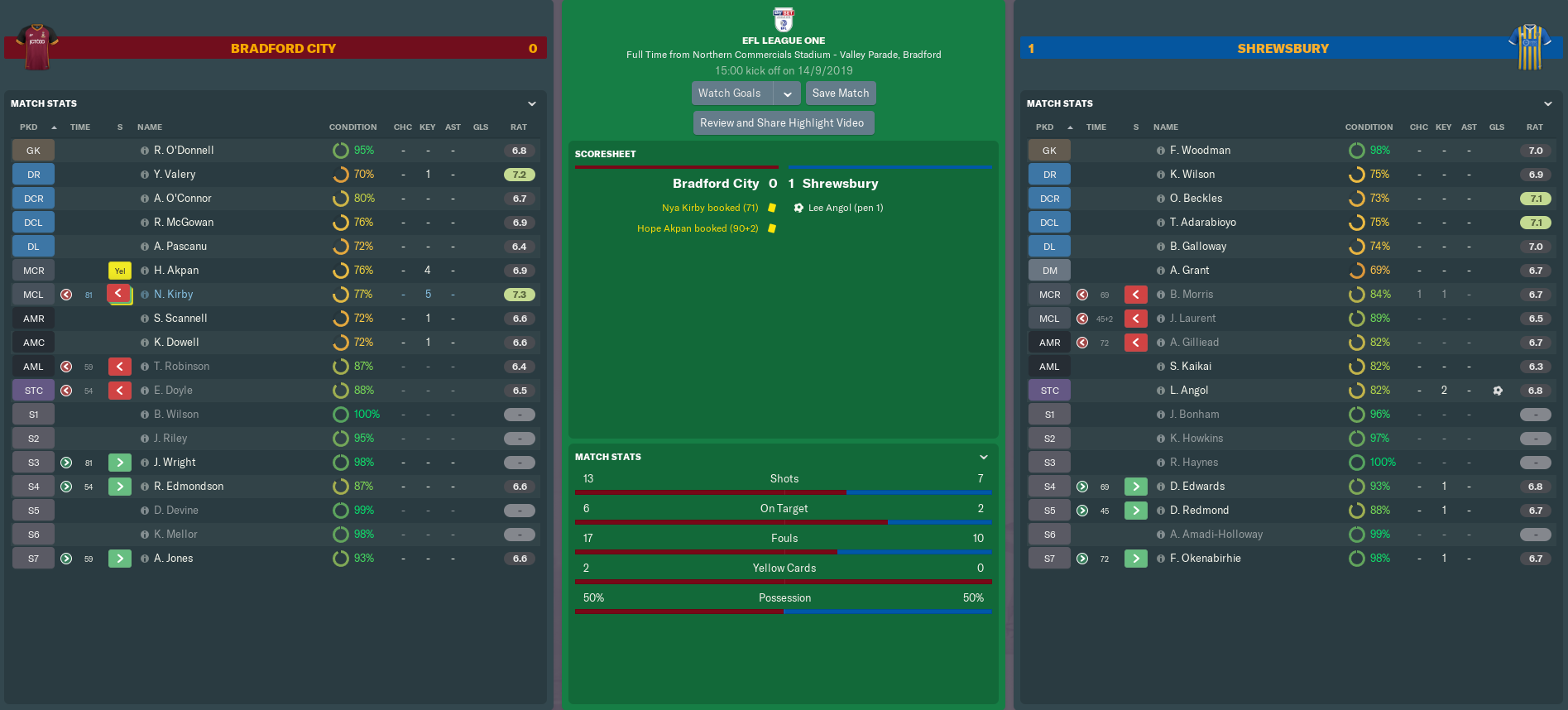Expand Bradford City match stats dropdown
This screenshot has height=710, width=1568.
pos(532,104)
